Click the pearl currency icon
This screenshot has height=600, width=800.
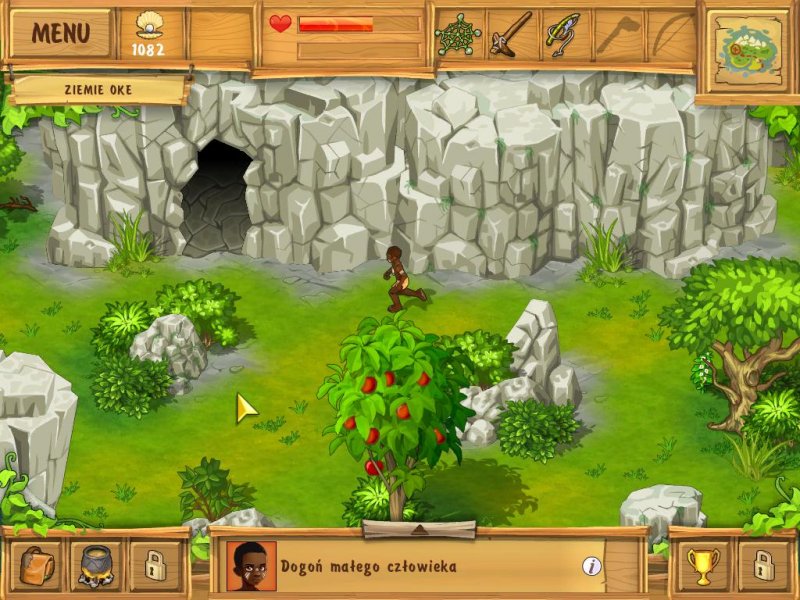pyautogui.click(x=148, y=24)
